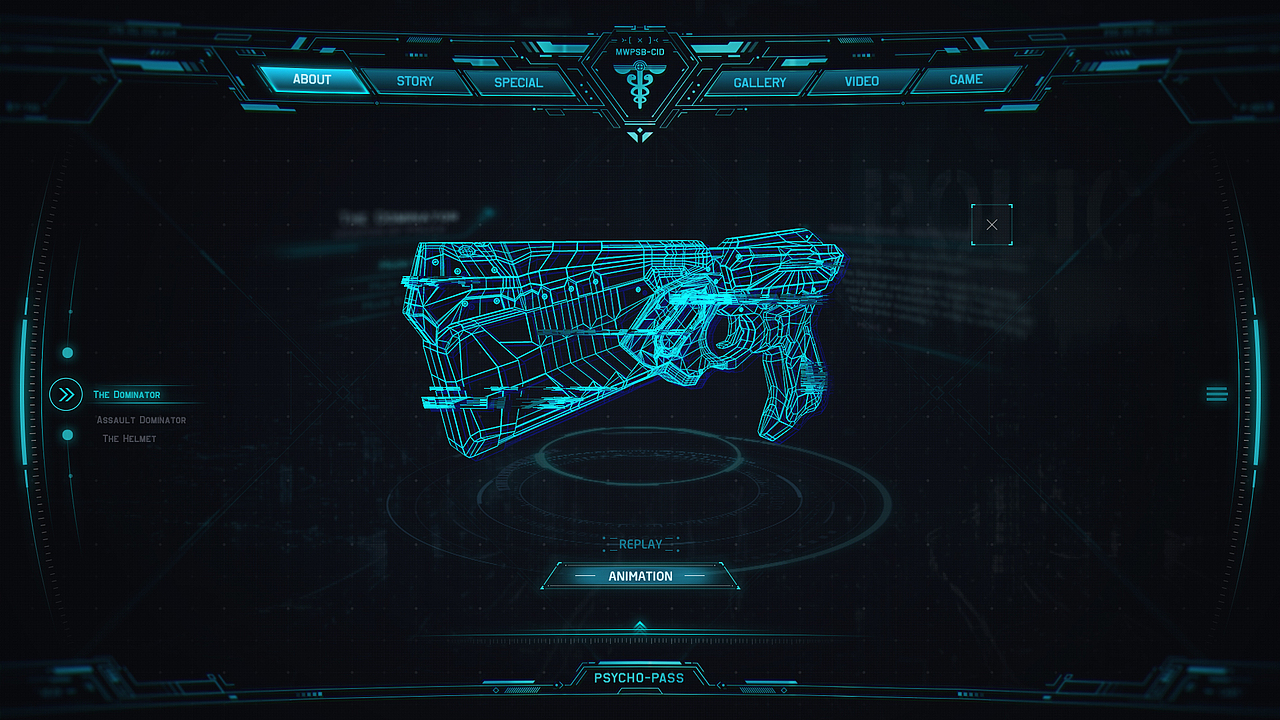The image size is (1280, 720).
Task: Open the STORY section
Action: [x=415, y=82]
